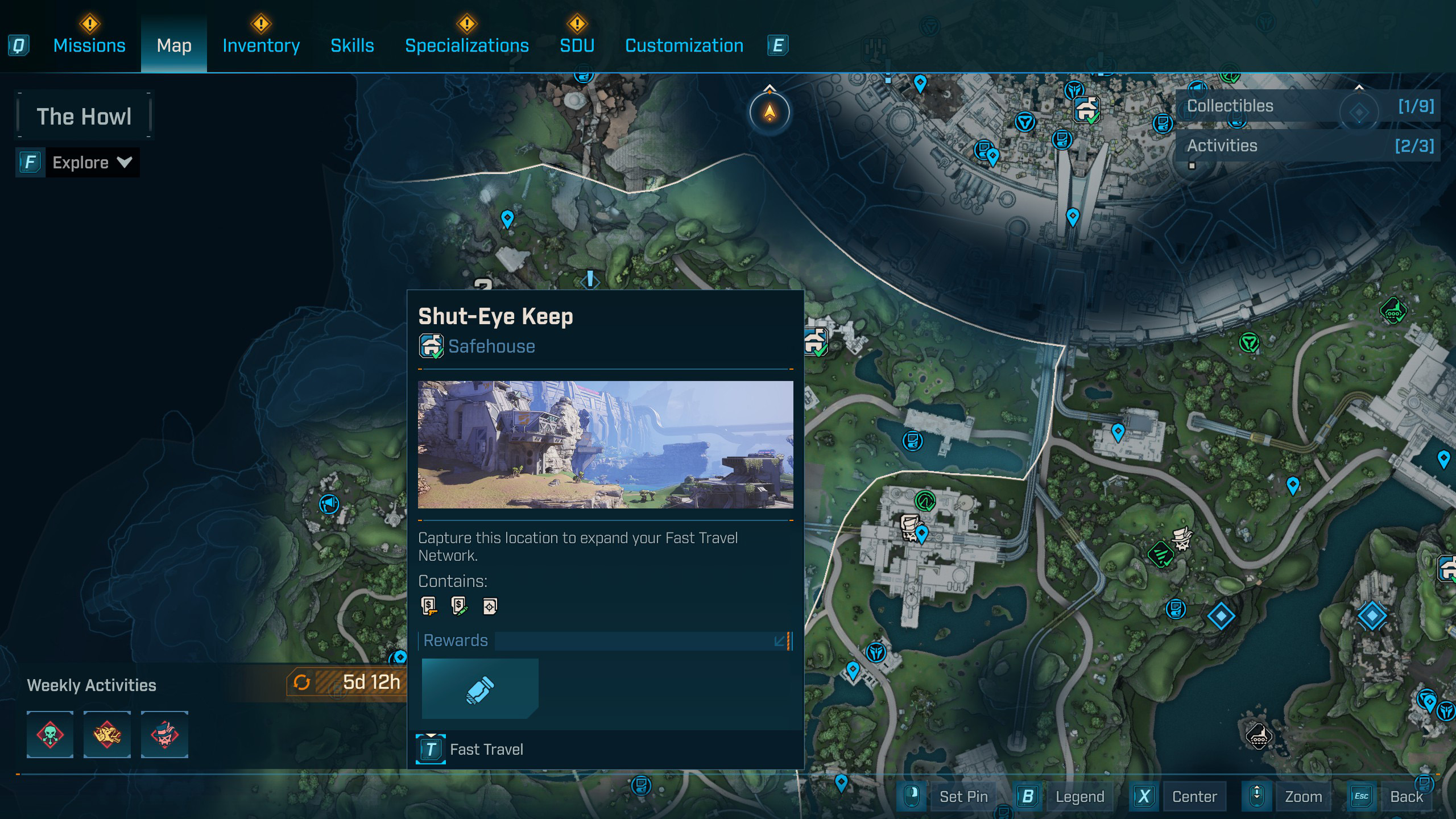Open the Skills tab

(352, 45)
